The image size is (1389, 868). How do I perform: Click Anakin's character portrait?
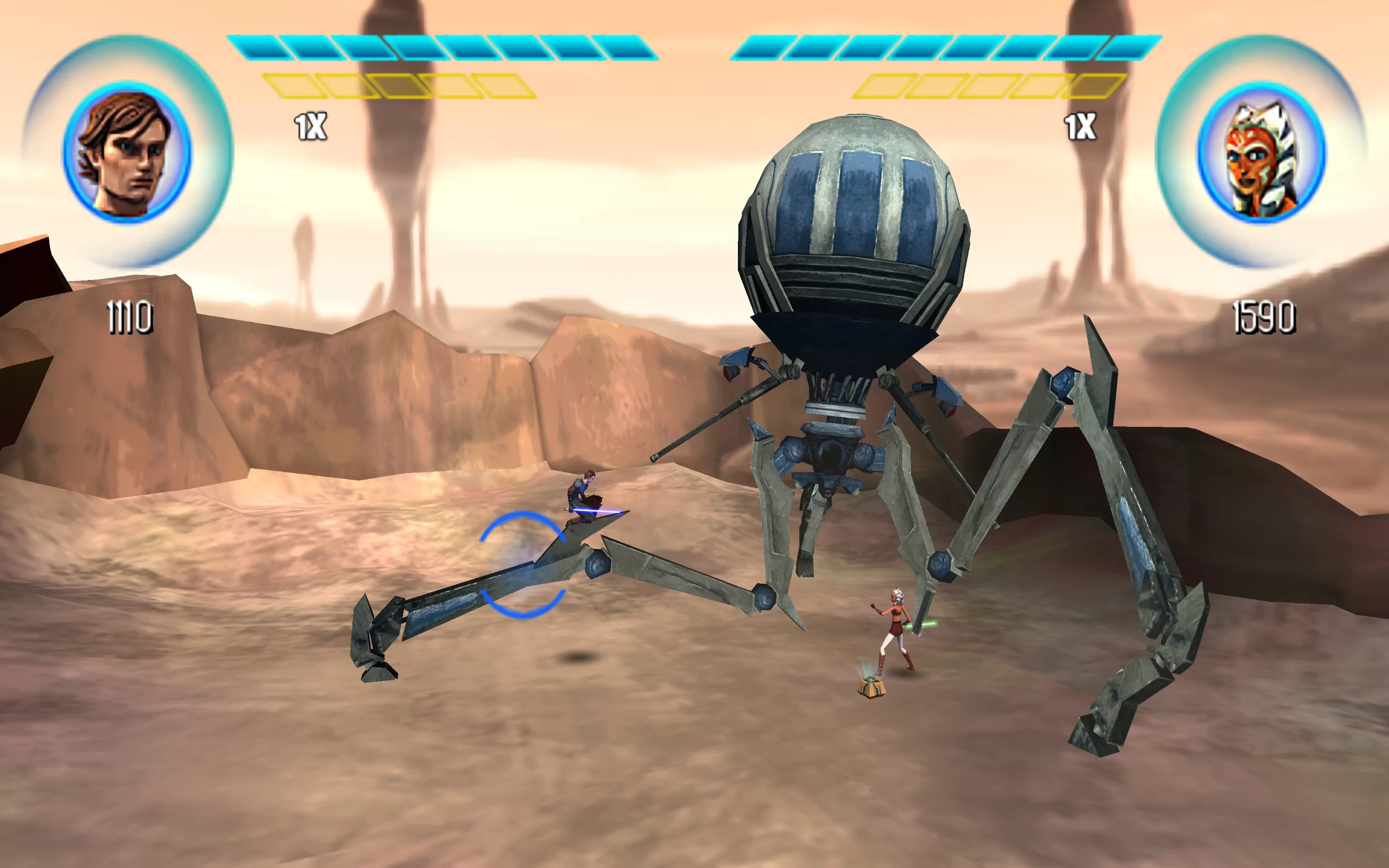[128, 152]
